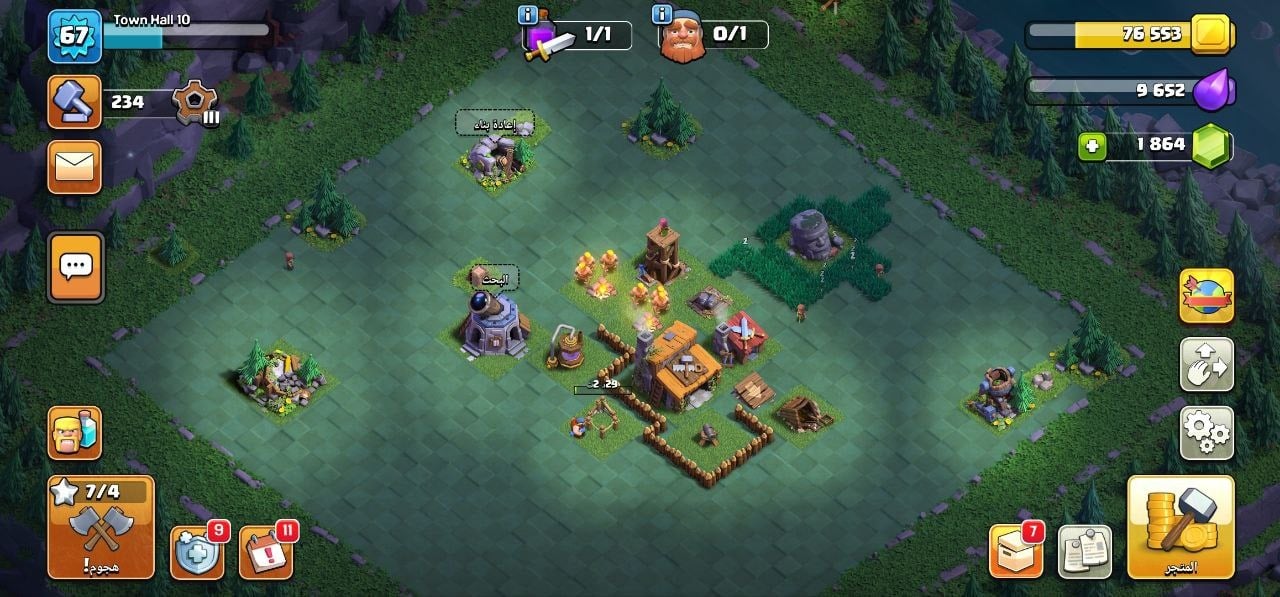1280x597 pixels.
Task: Show info for the builder 0/1 counter
Action: point(661,15)
